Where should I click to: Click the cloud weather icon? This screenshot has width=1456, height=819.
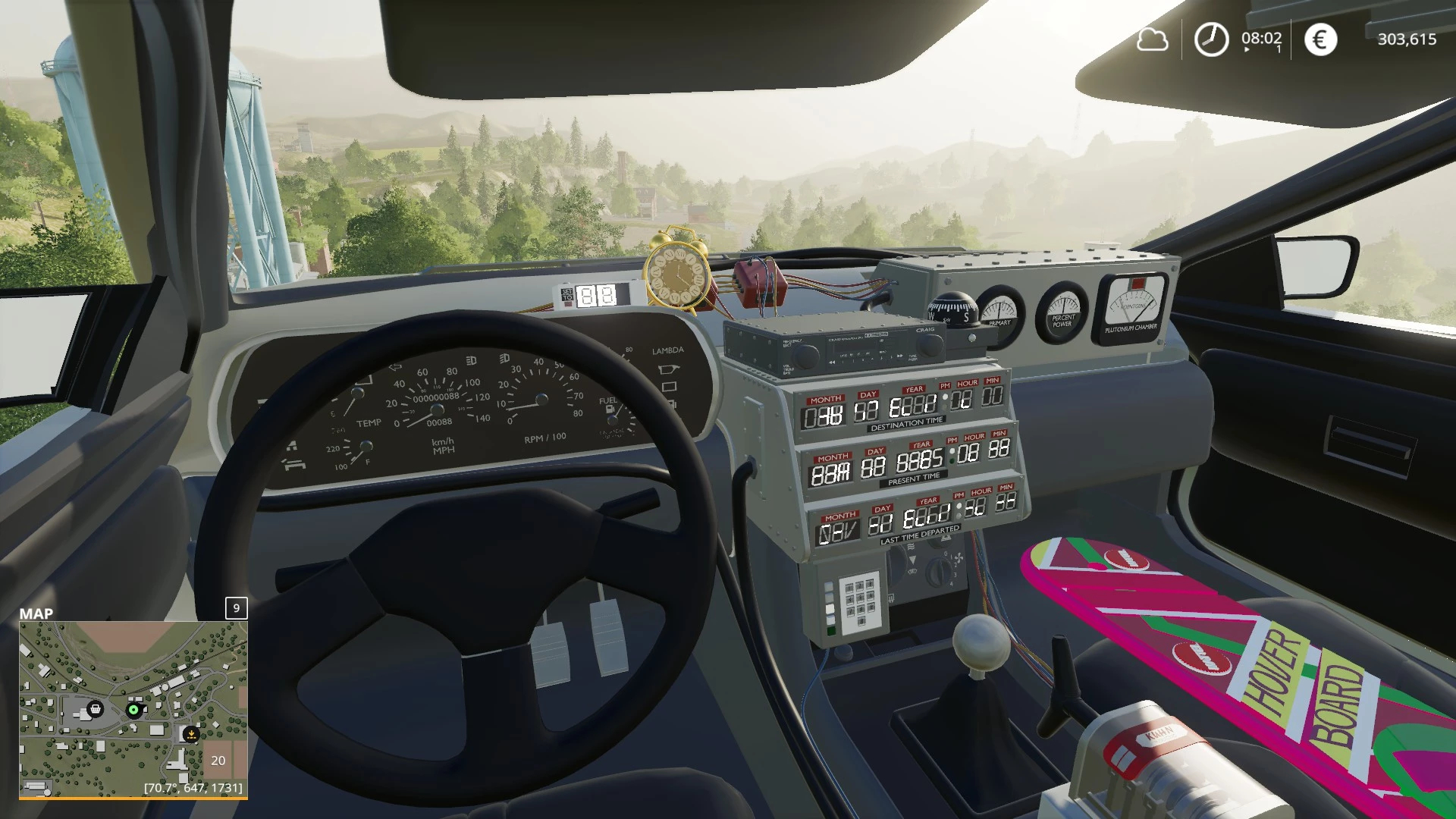(x=1152, y=39)
